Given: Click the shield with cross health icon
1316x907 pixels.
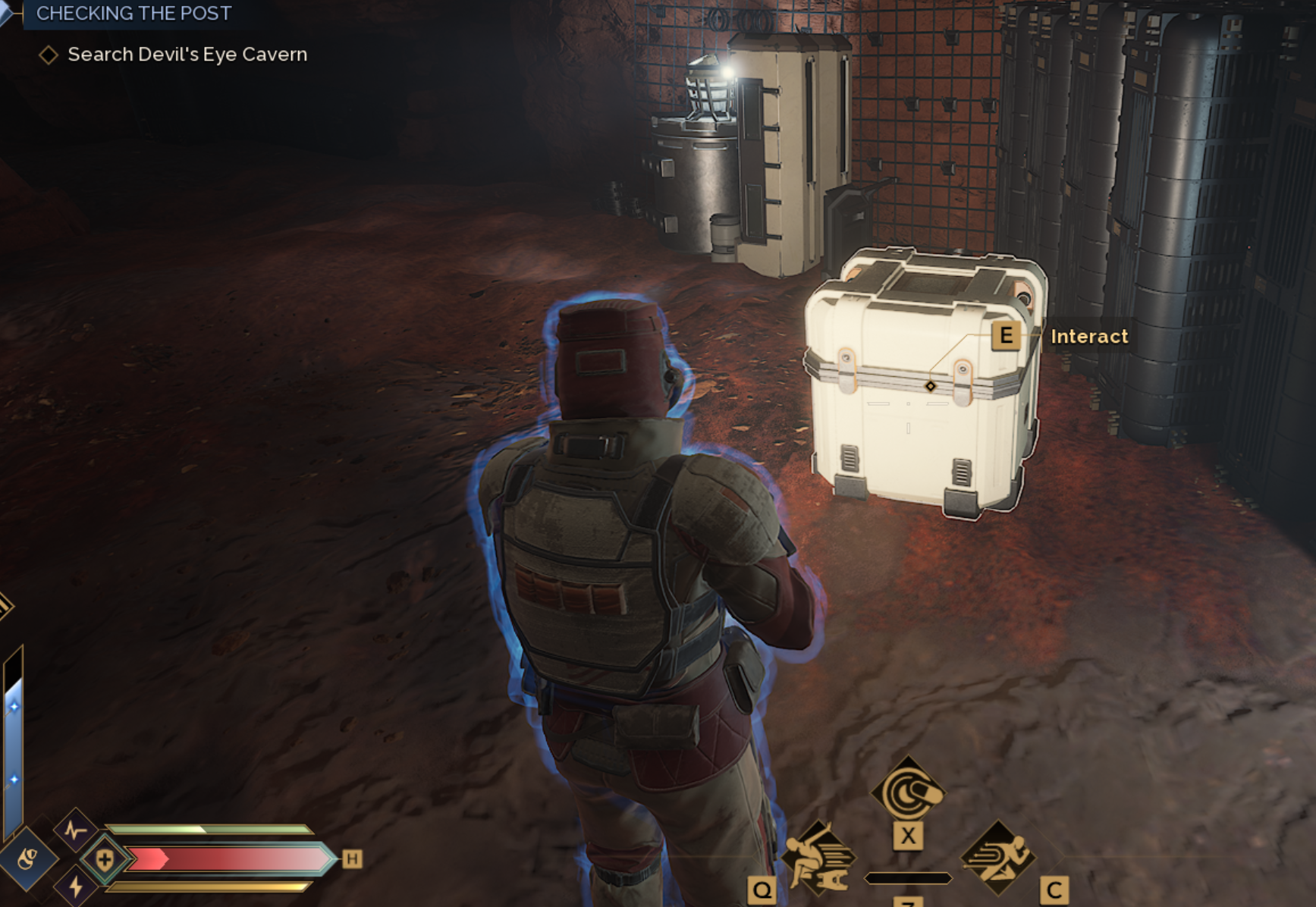Looking at the screenshot, I should [x=105, y=859].
